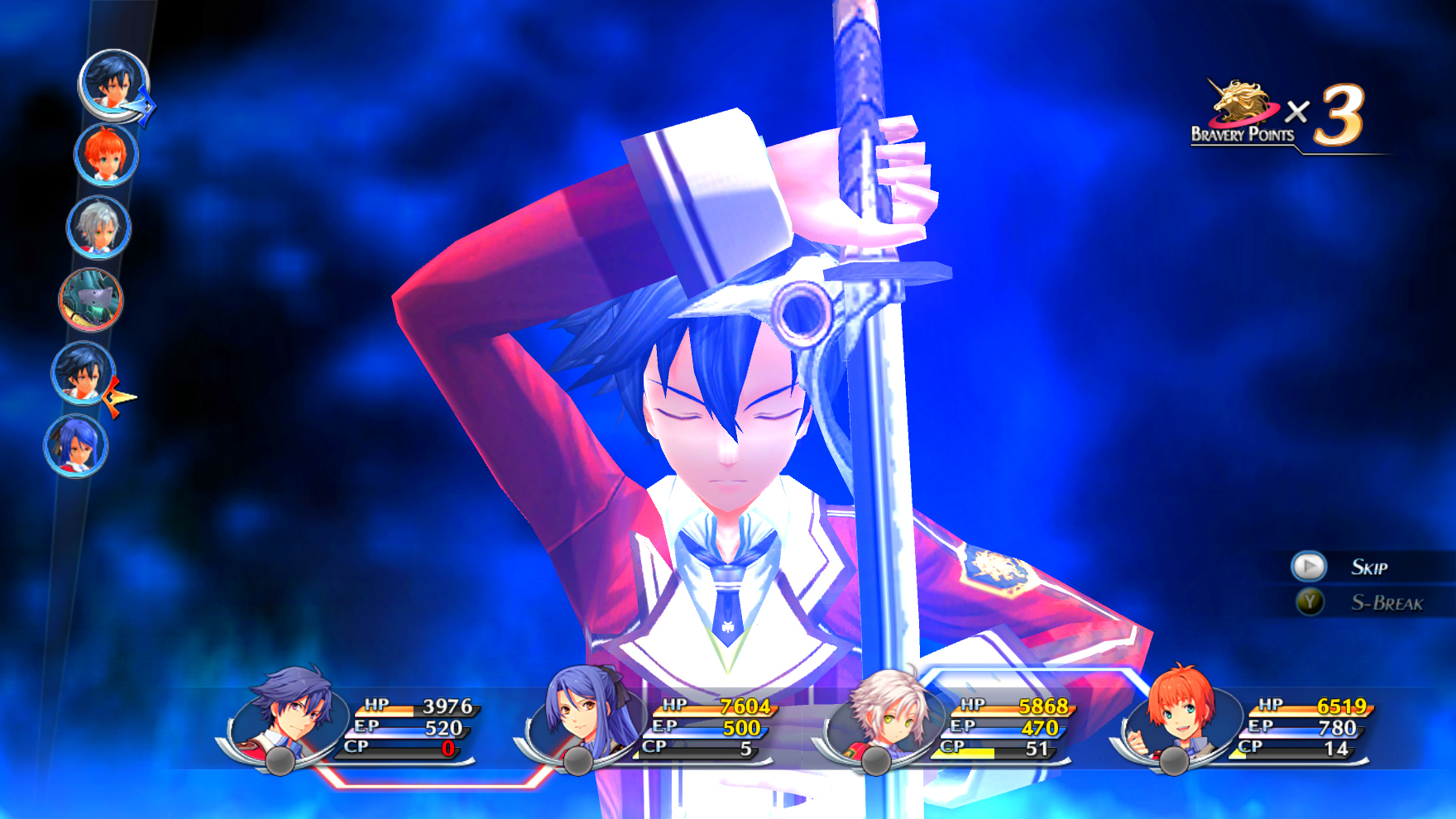Select orange-haired Elliot in turn order
The width and height of the screenshot is (1456, 819).
106,155
